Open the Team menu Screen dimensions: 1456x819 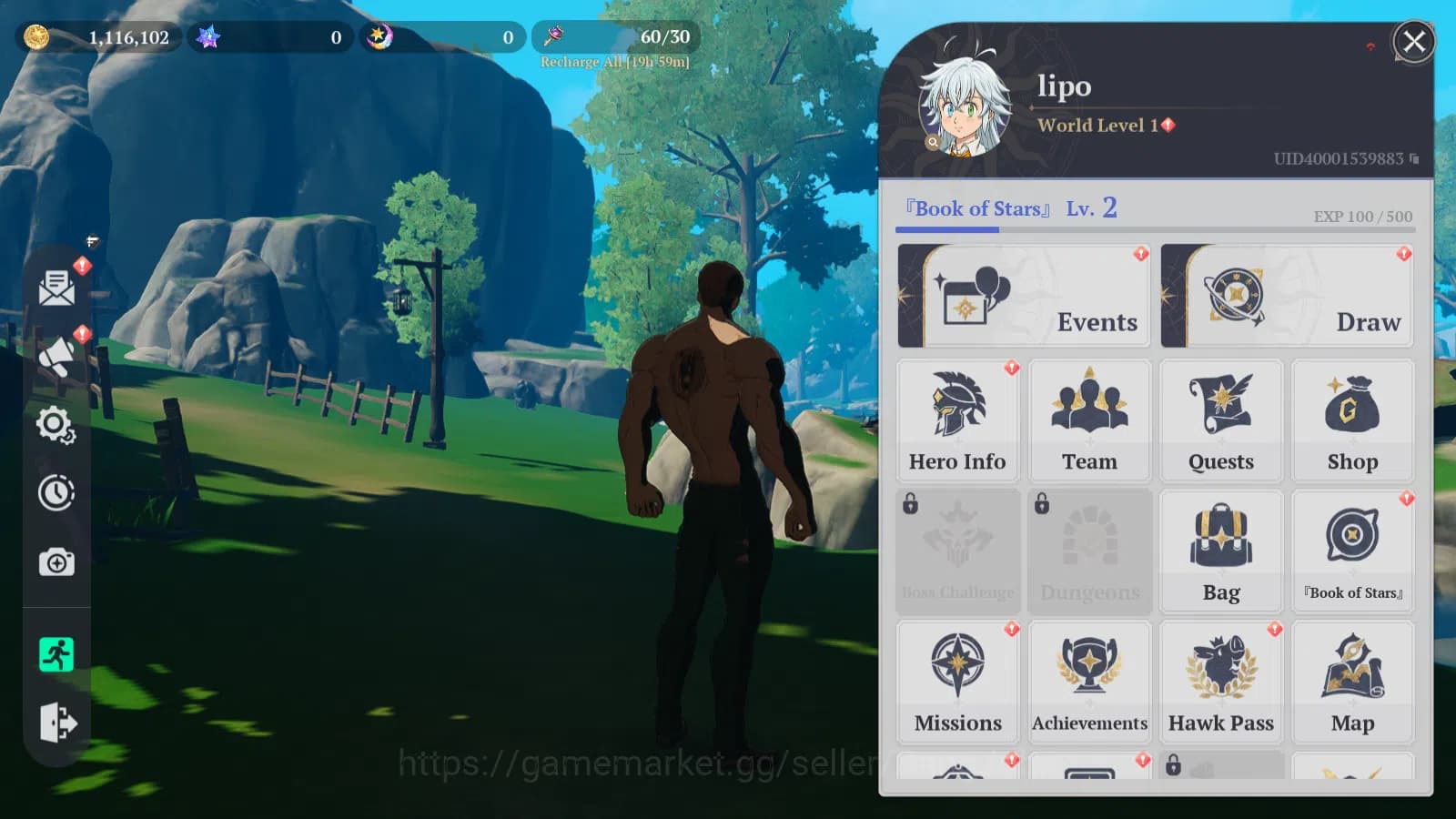[1089, 419]
